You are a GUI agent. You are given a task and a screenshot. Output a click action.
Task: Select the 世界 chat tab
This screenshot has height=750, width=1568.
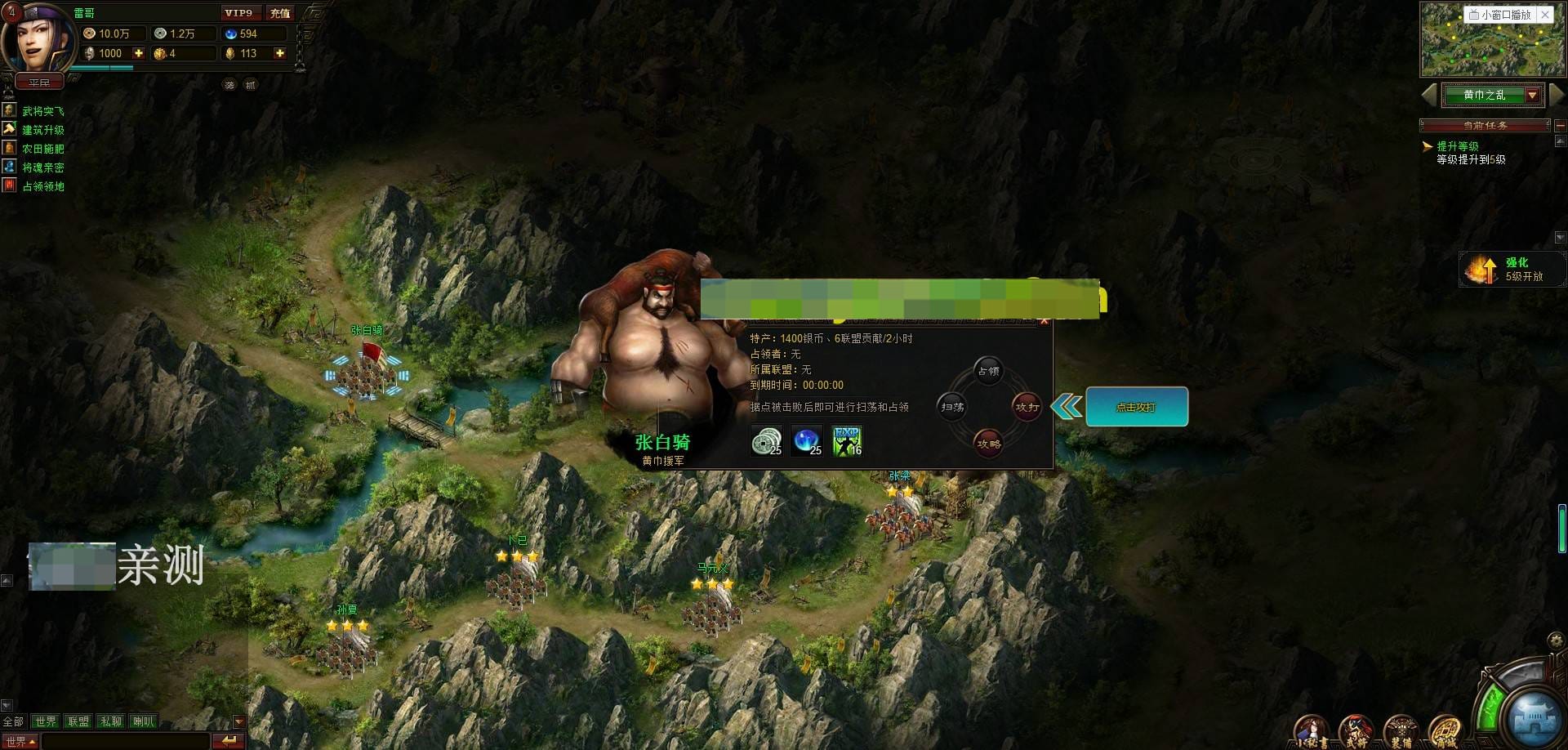(46, 721)
